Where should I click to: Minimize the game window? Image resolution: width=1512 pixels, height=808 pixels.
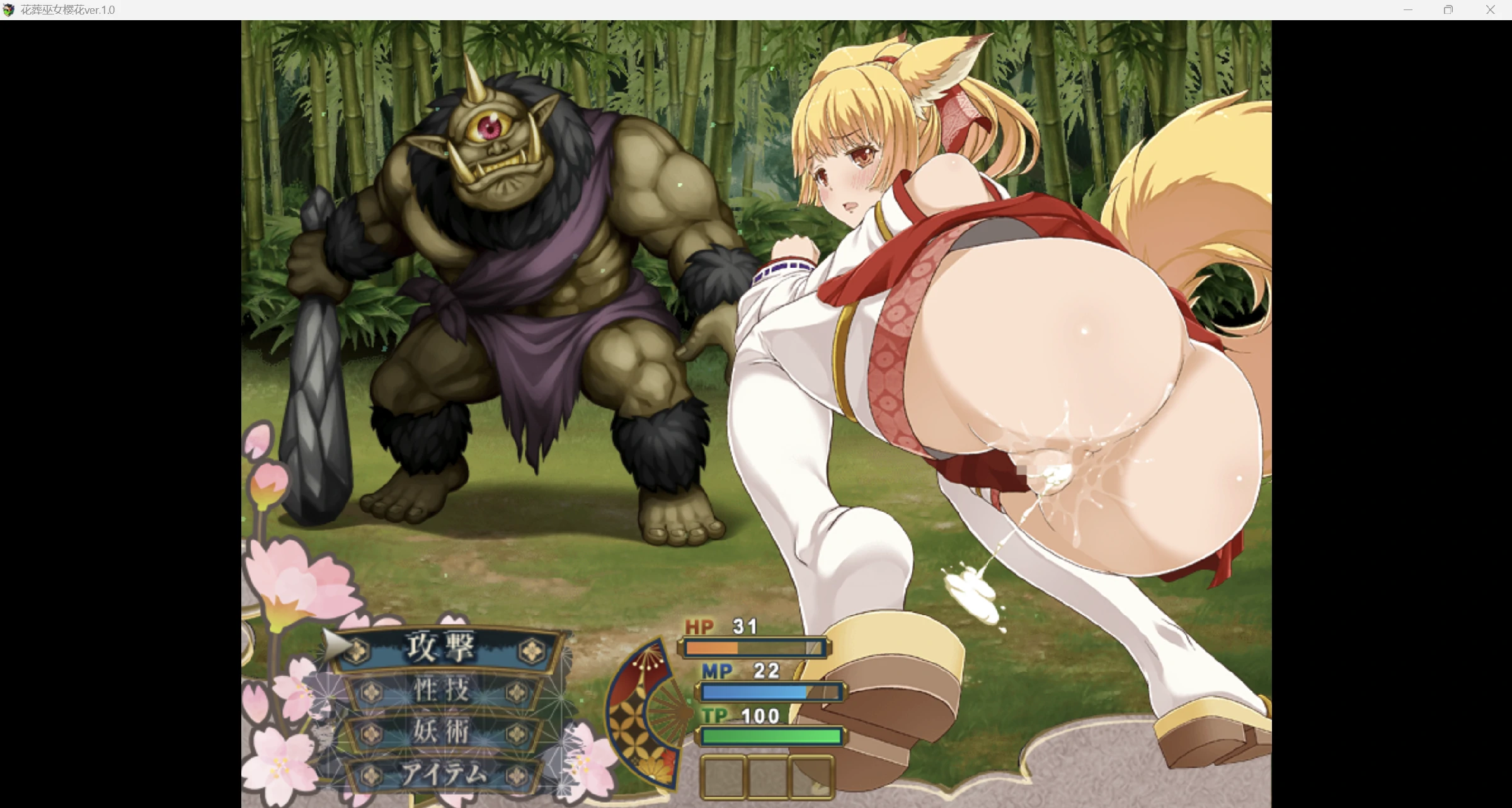tap(1407, 10)
